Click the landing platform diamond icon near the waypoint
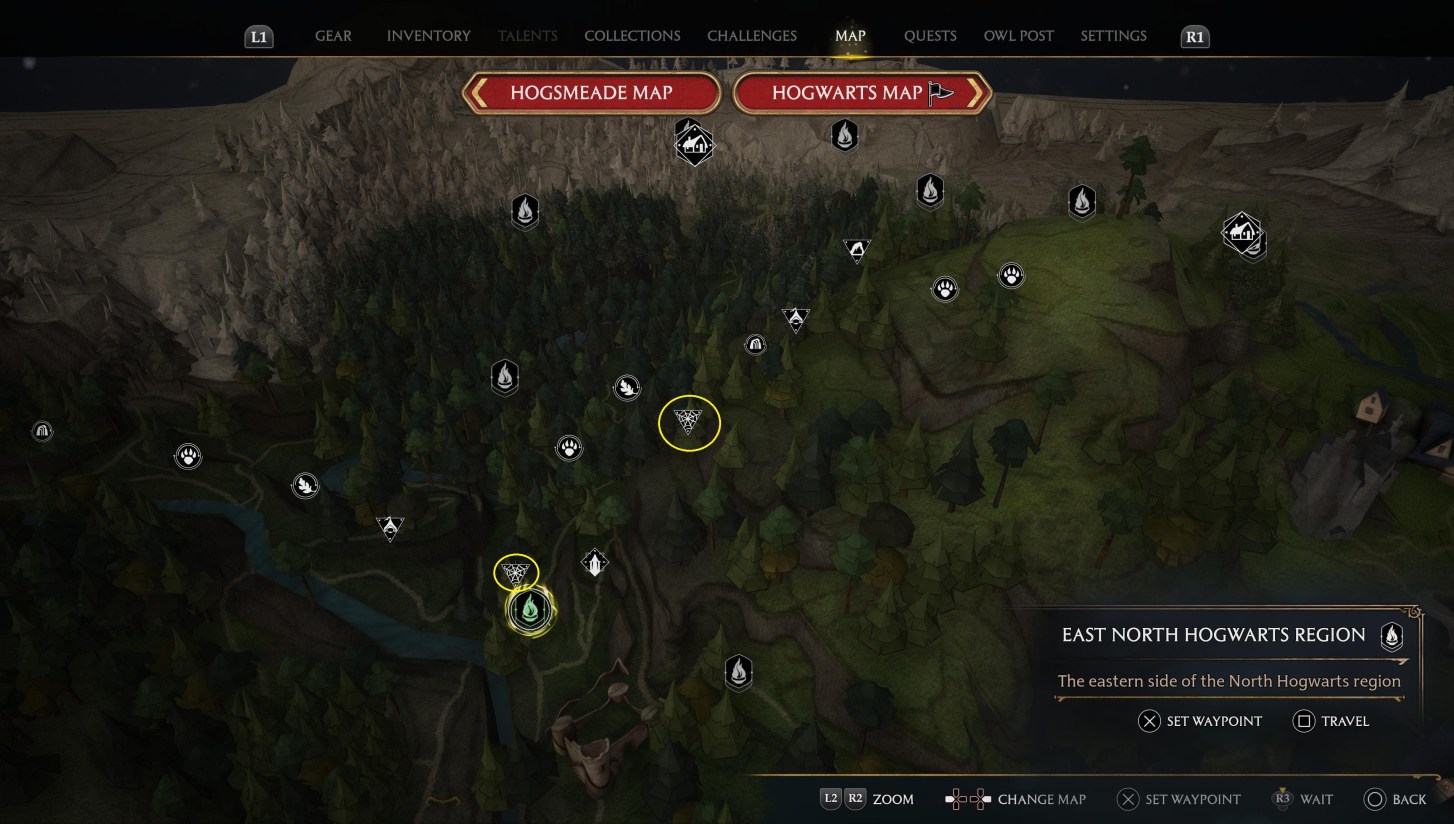 595,562
